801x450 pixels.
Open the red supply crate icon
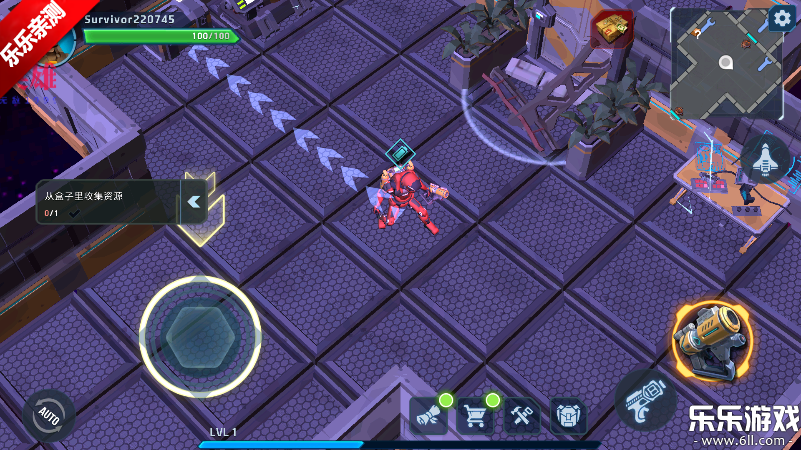click(611, 30)
